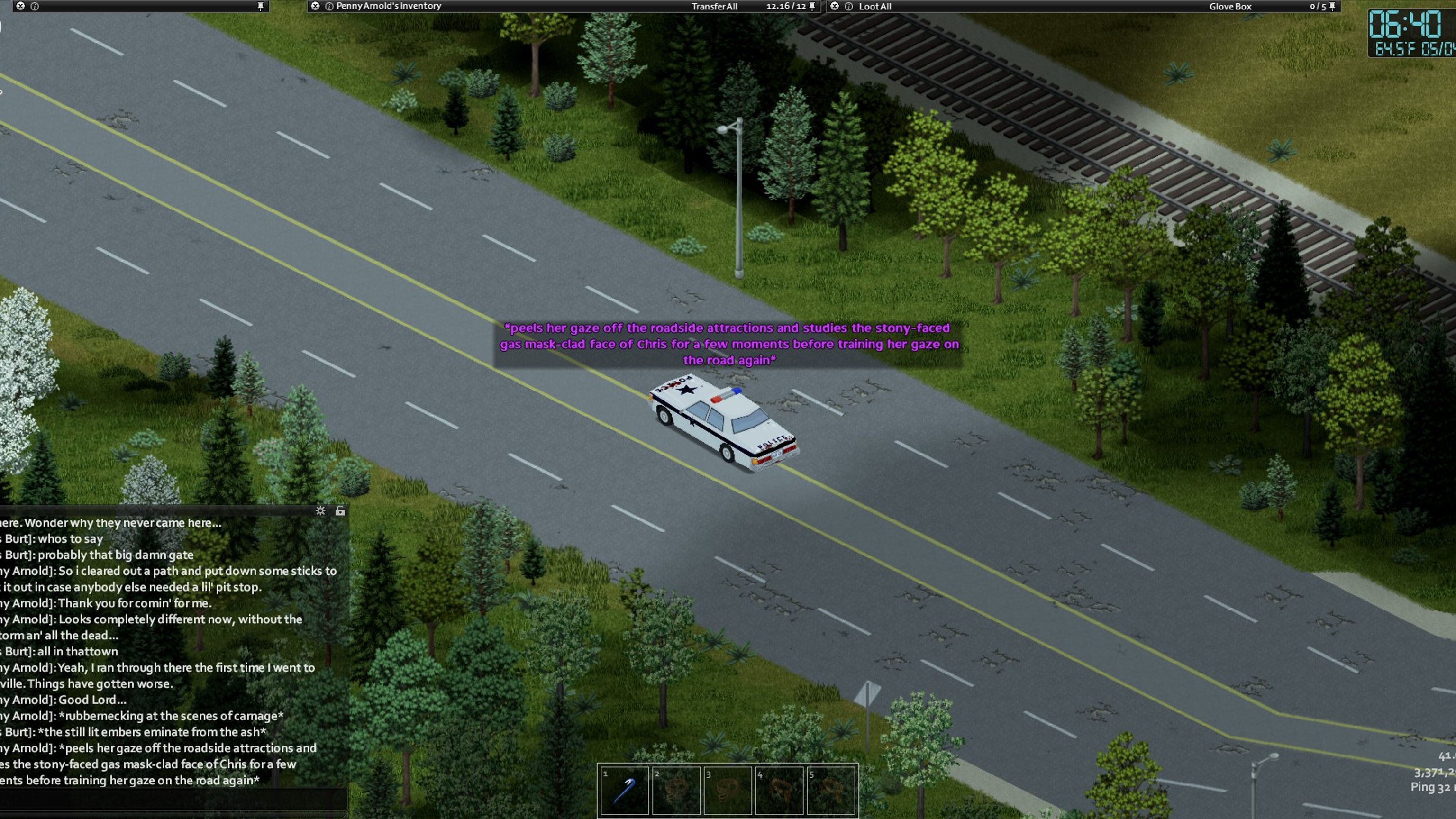The height and width of the screenshot is (819, 1456).
Task: Open info for Penny Arnold's Inventory
Action: pyautogui.click(x=329, y=6)
